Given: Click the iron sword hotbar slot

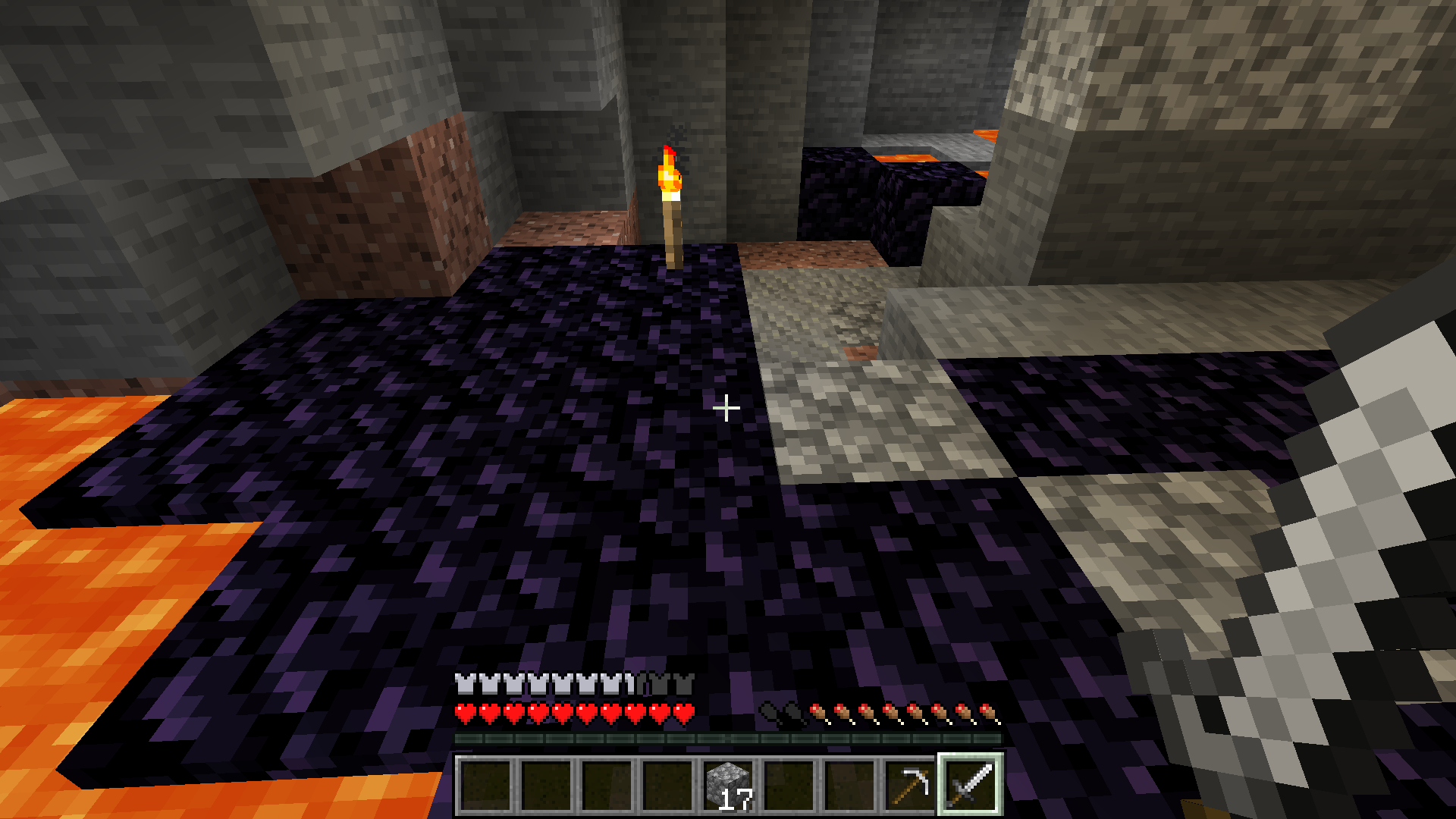Looking at the screenshot, I should click(971, 784).
